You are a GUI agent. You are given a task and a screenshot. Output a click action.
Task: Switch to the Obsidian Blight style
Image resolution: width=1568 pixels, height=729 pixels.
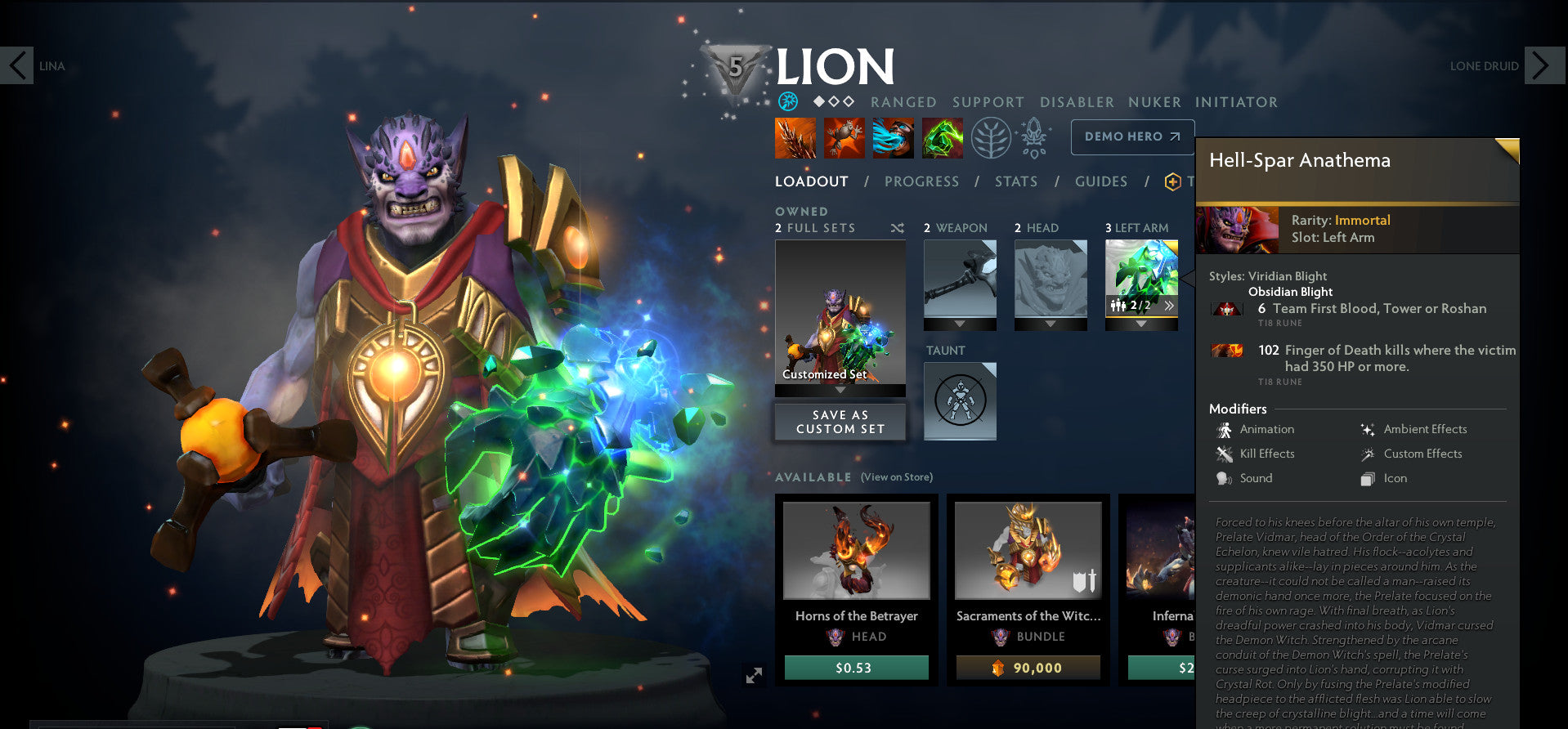click(x=1290, y=291)
